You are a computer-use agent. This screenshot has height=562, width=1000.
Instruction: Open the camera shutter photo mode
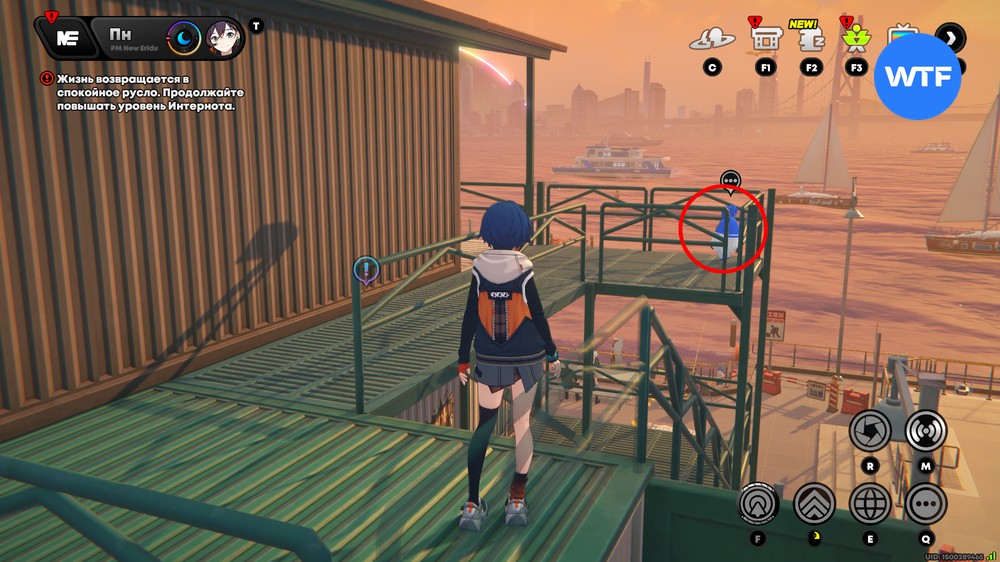click(870, 431)
